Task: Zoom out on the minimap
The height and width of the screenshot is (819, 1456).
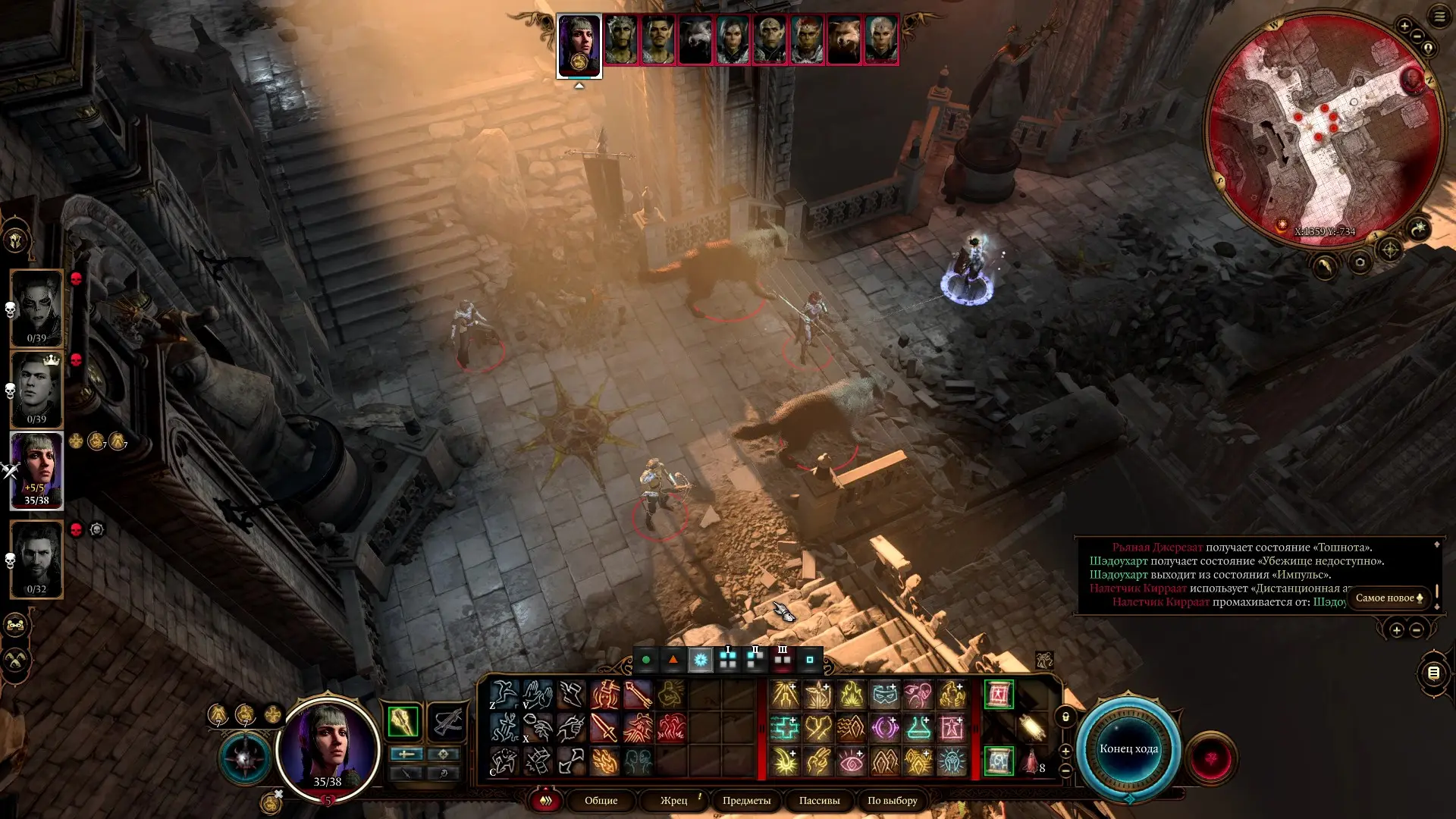Action: click(x=1417, y=37)
